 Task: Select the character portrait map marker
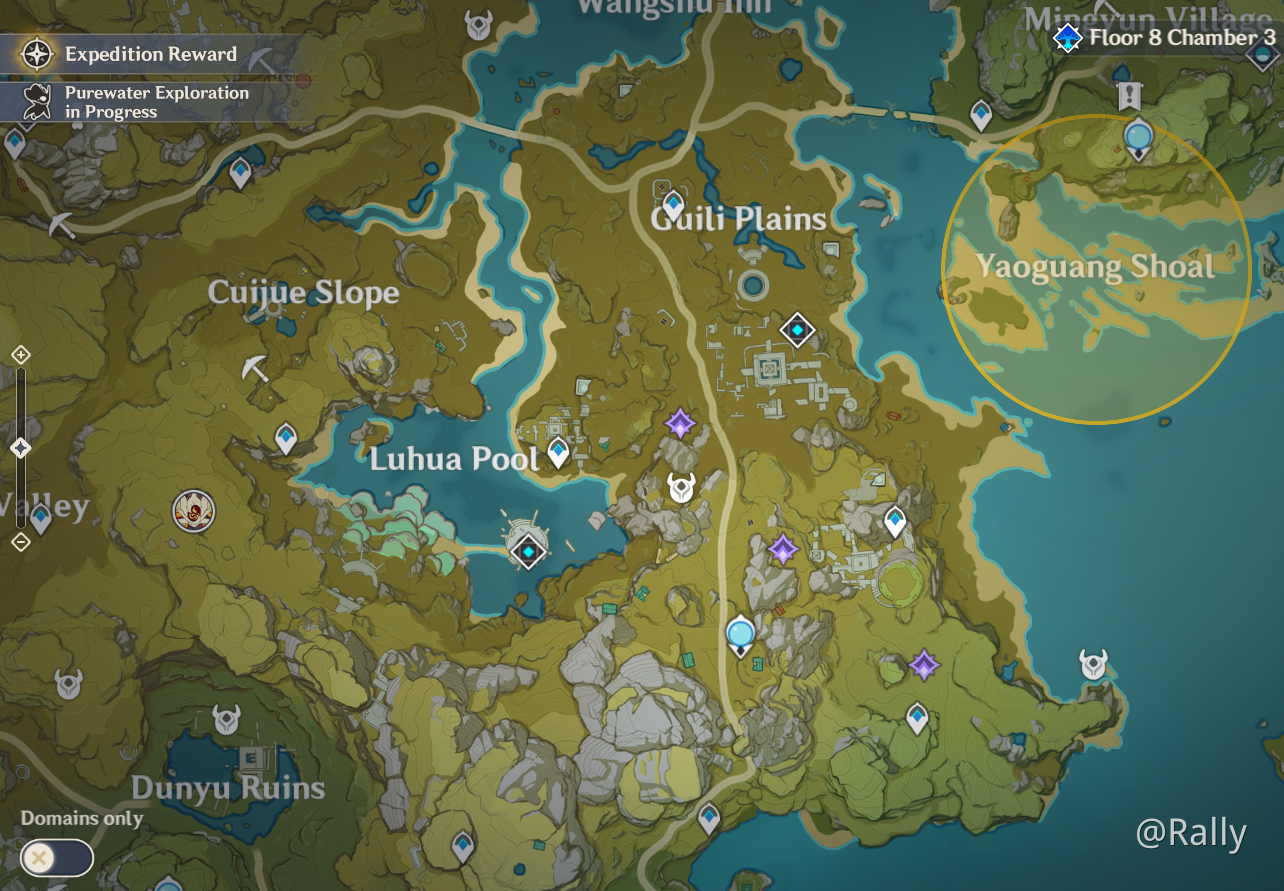pos(193,511)
